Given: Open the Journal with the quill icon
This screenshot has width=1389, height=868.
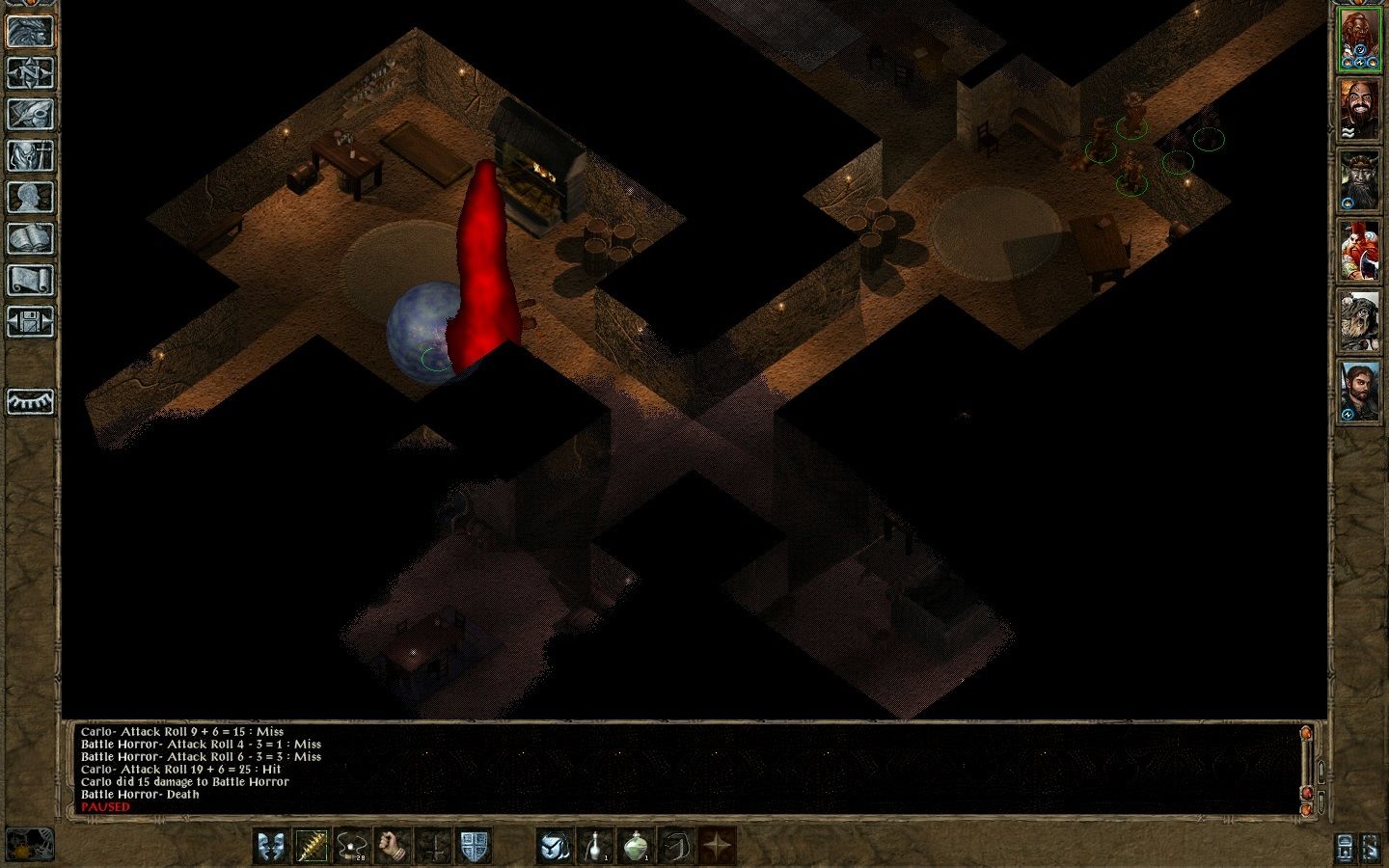Looking at the screenshot, I should point(29,112).
